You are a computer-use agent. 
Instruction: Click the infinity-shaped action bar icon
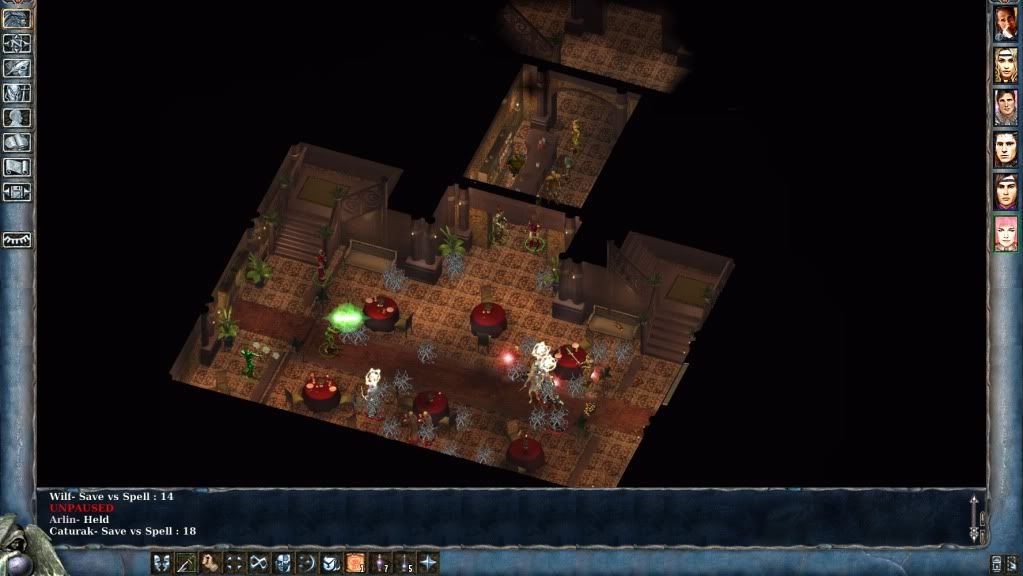259,563
